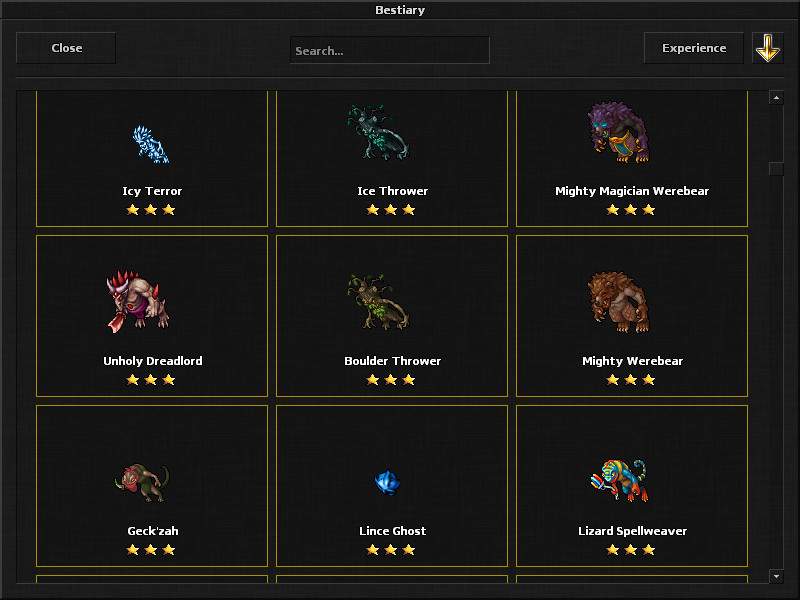The width and height of the screenshot is (800, 600).
Task: Focus the Bestiary search field
Action: pyautogui.click(x=389, y=50)
